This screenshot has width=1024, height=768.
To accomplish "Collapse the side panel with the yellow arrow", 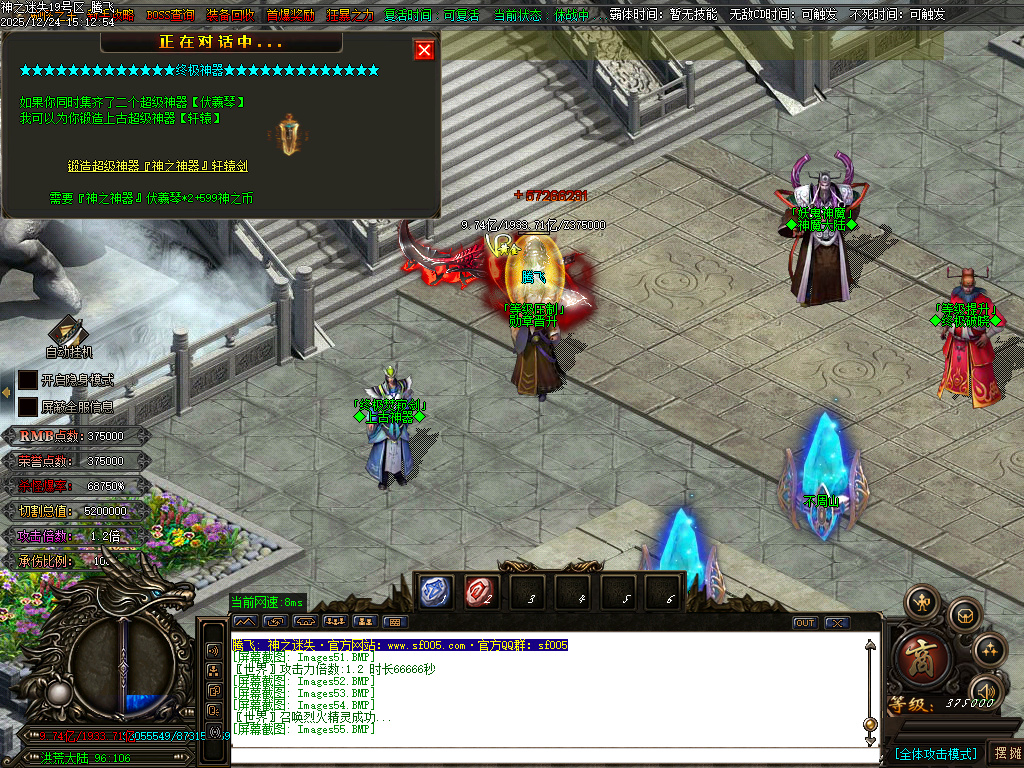I will (6, 393).
